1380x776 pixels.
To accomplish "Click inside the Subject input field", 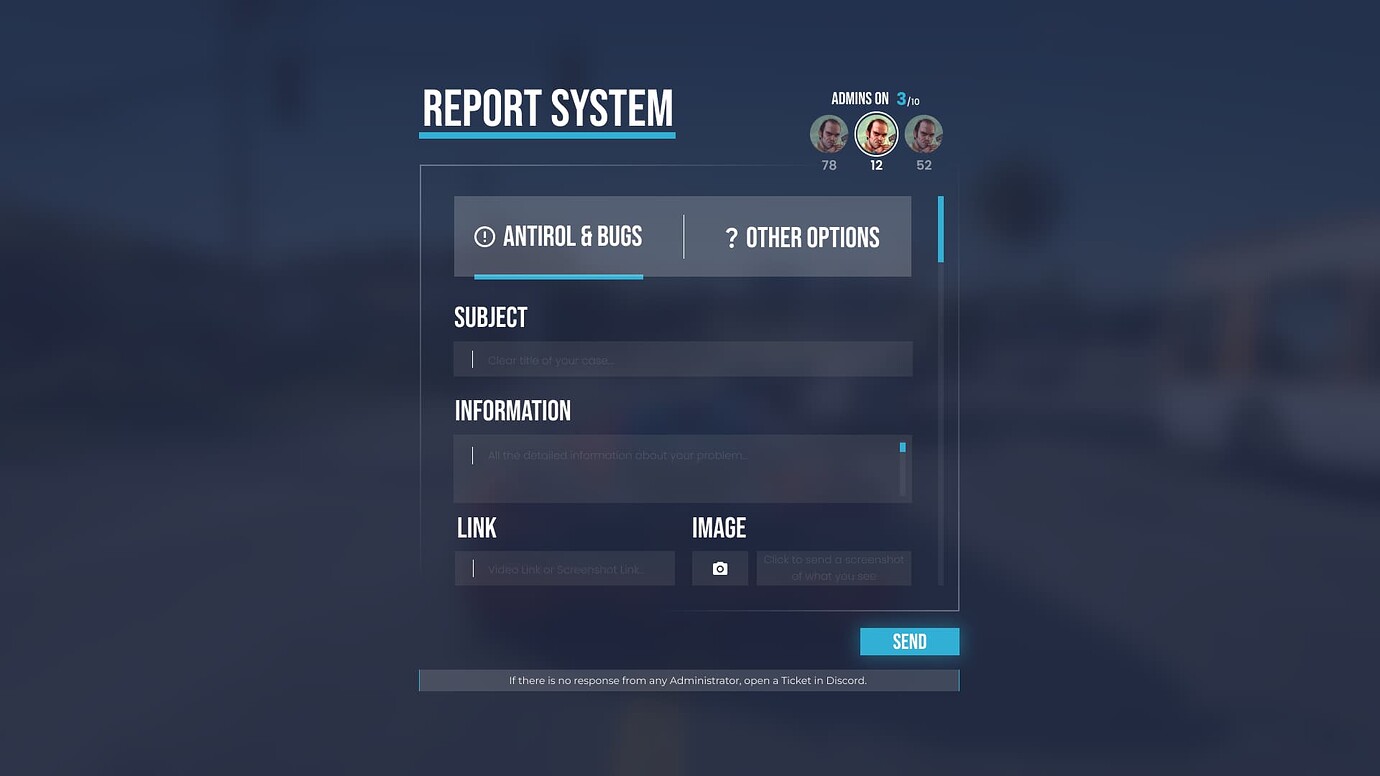I will tap(683, 358).
